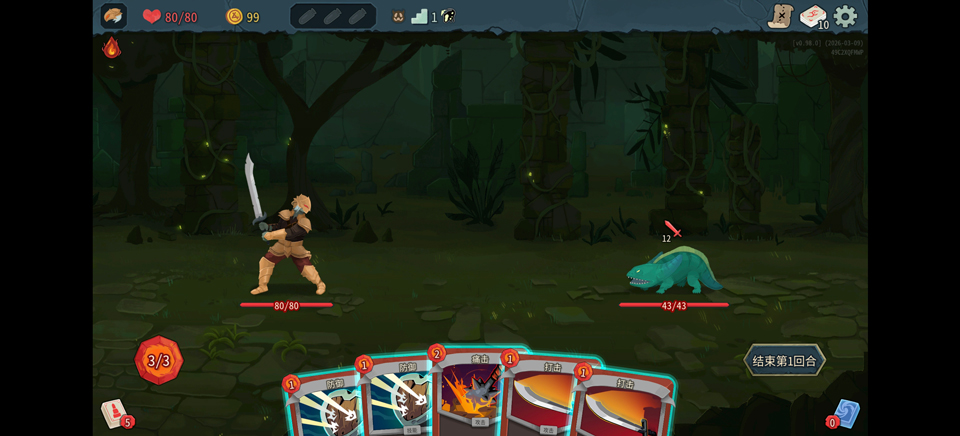
Task: View the full deck of 10 cards
Action: point(814,17)
